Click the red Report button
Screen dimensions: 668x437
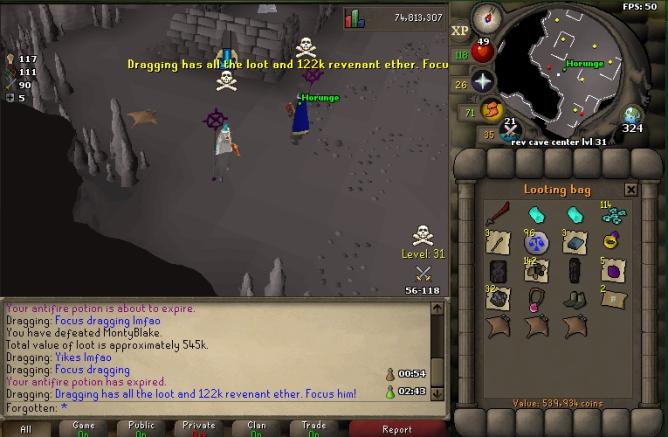click(396, 428)
